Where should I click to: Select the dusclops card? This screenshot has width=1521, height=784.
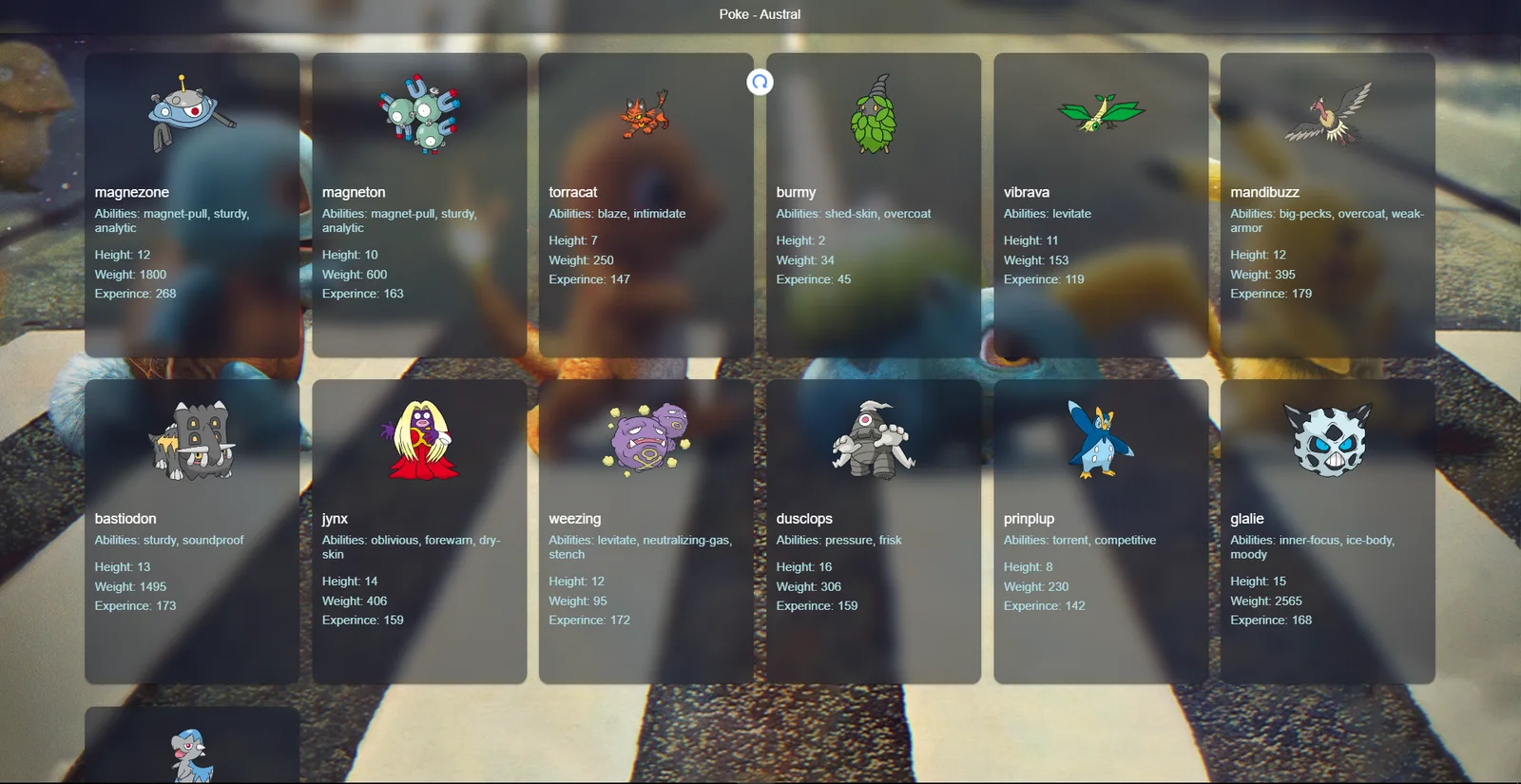point(873,531)
